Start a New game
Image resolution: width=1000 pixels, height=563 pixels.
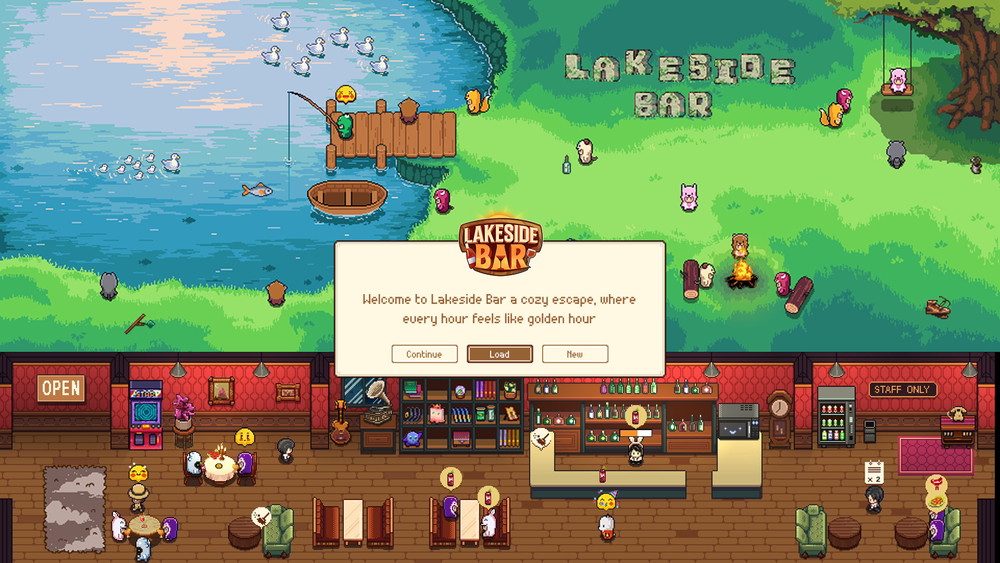[x=575, y=354]
